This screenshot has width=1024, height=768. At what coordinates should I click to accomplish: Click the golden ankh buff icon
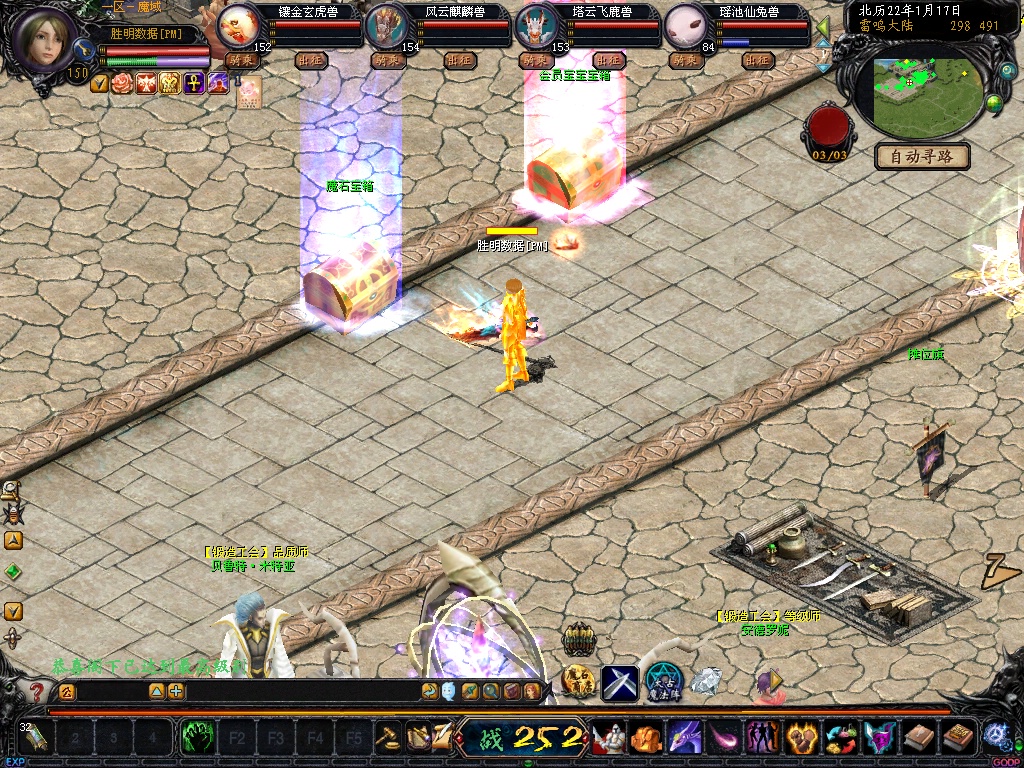tap(194, 83)
